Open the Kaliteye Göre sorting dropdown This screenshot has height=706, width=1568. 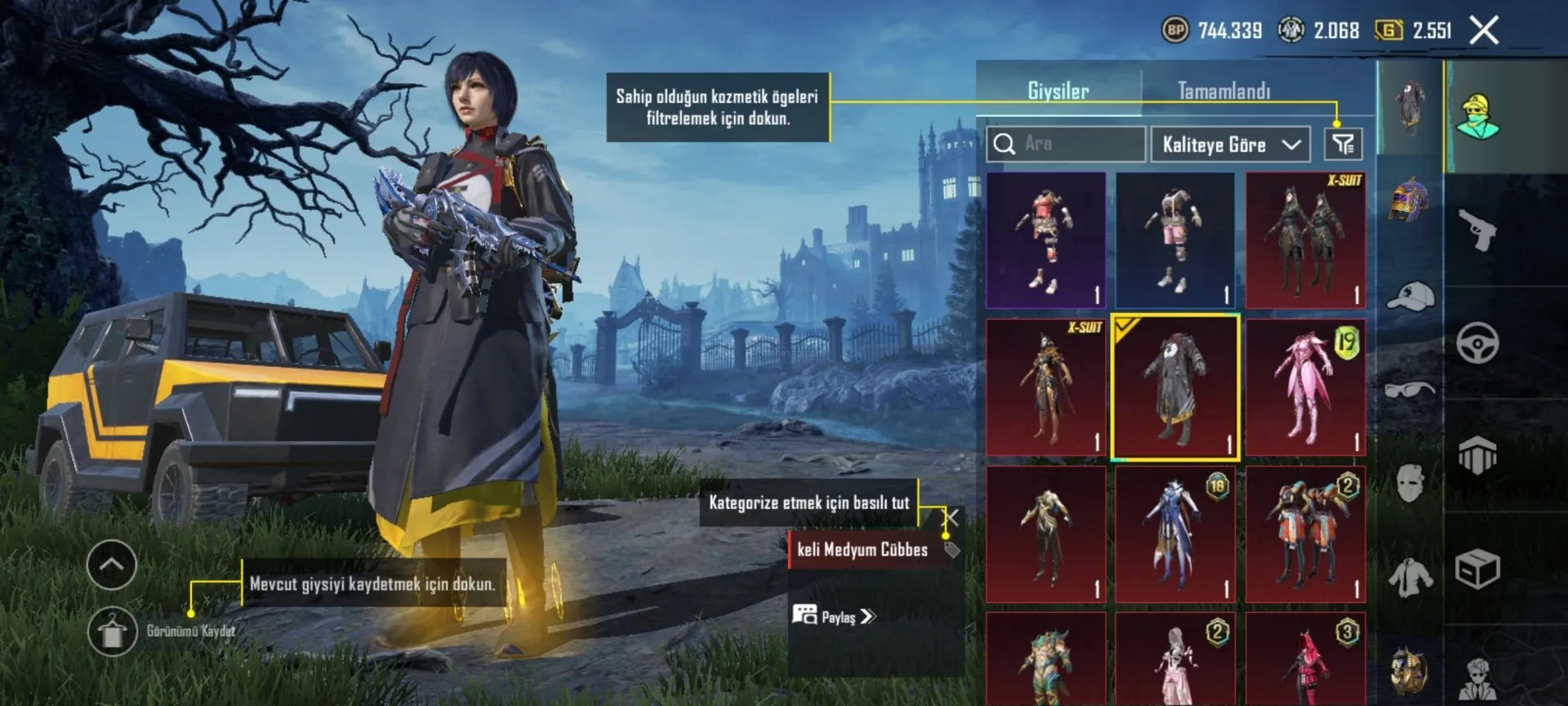pos(1230,145)
